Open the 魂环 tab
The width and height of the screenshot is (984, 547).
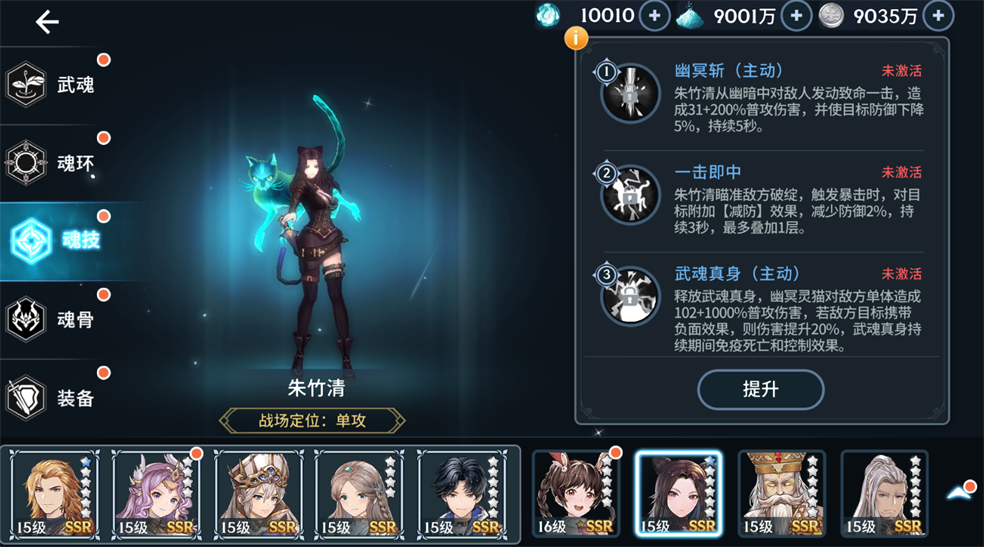coord(55,161)
